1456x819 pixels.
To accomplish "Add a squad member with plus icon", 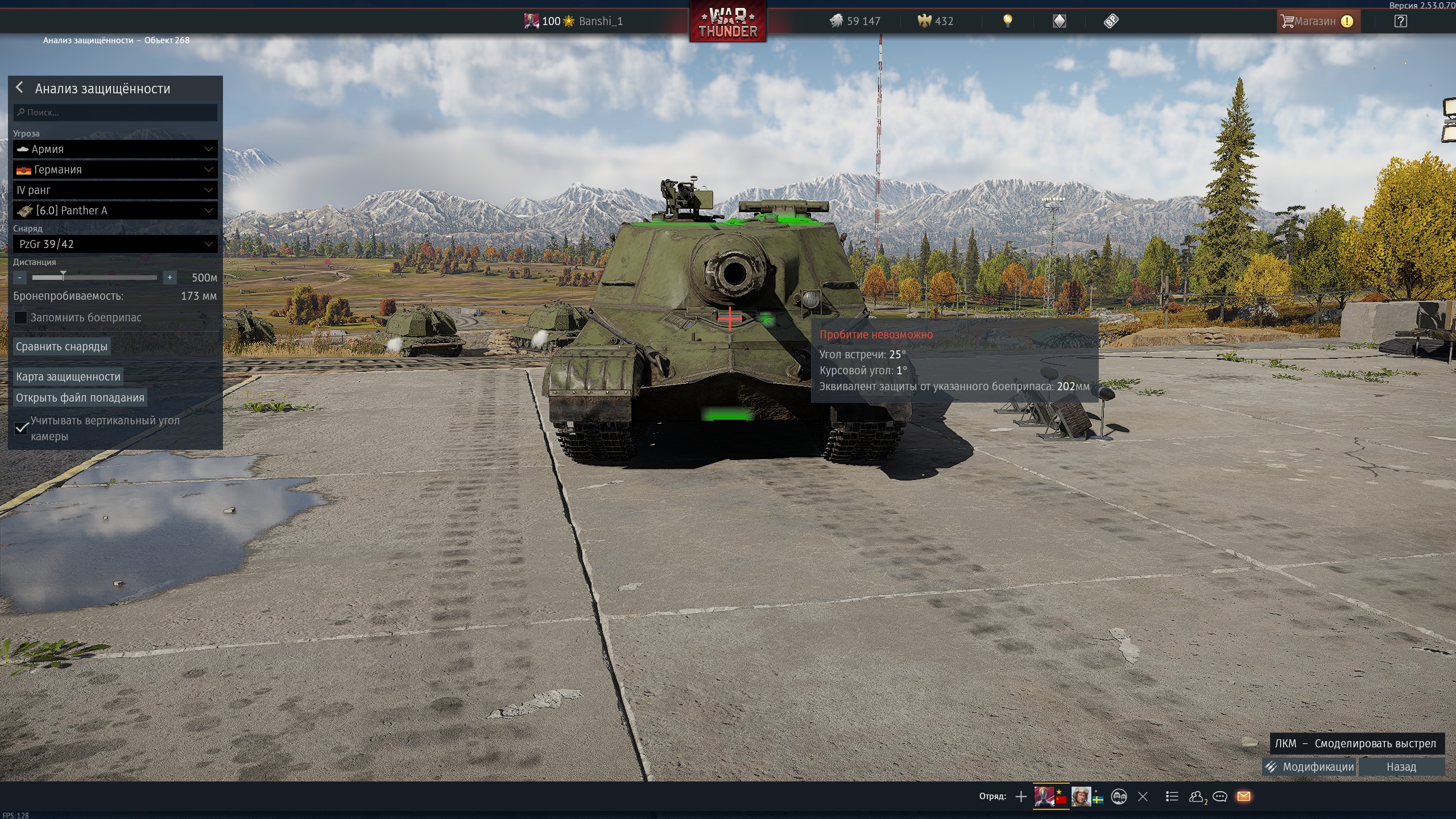I will pos(1021,796).
